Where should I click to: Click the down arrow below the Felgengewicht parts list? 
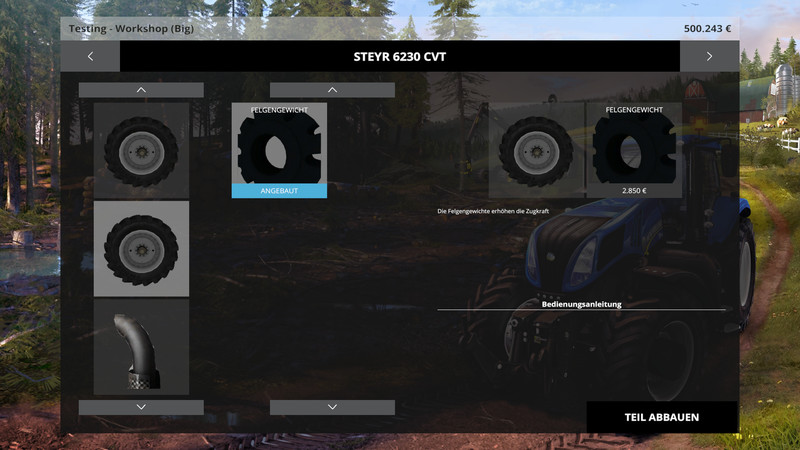coord(332,407)
